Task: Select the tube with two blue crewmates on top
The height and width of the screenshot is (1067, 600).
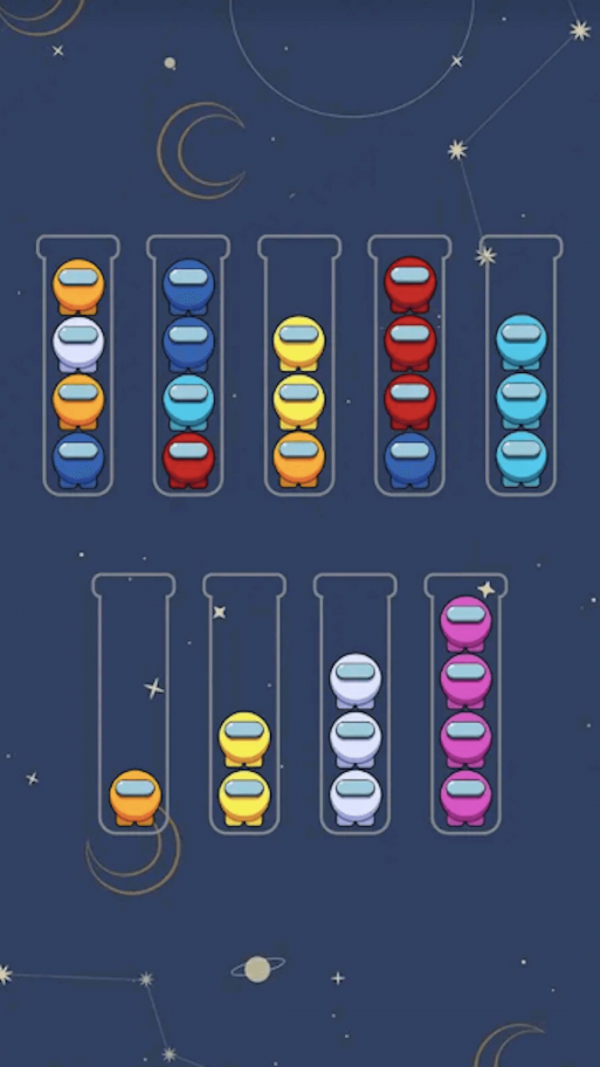Action: pos(188,366)
